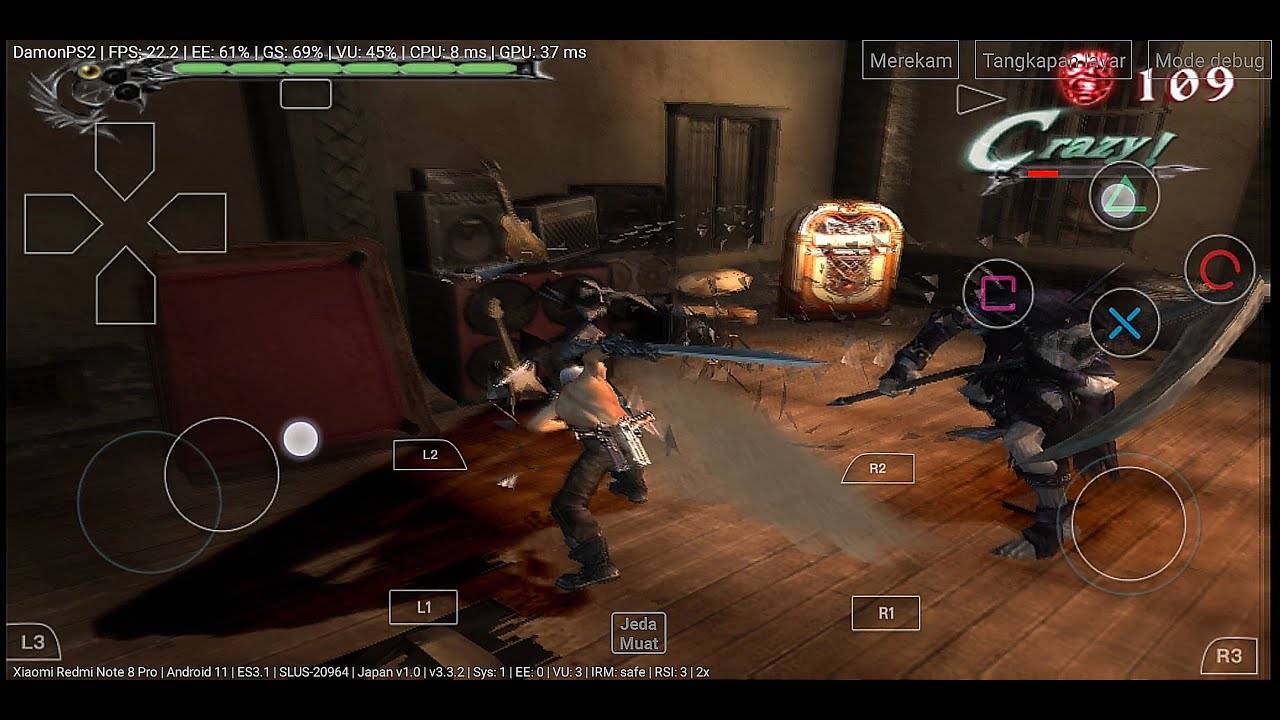
Task: Tap the D-pad down arrow
Action: (125, 290)
